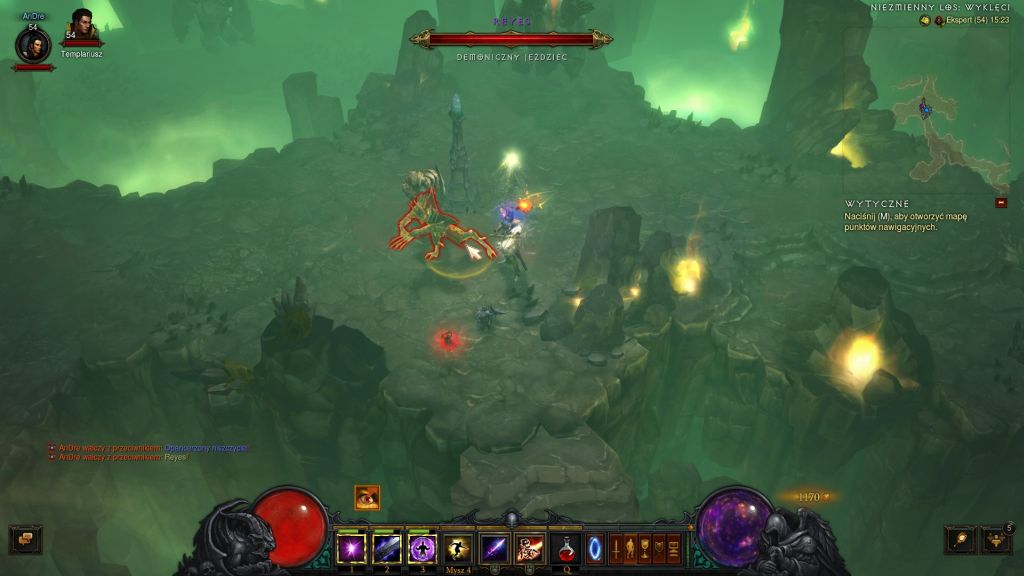1024x576 pixels.
Task: Activate the purple starburst skill in slot 1
Action: (x=351, y=548)
